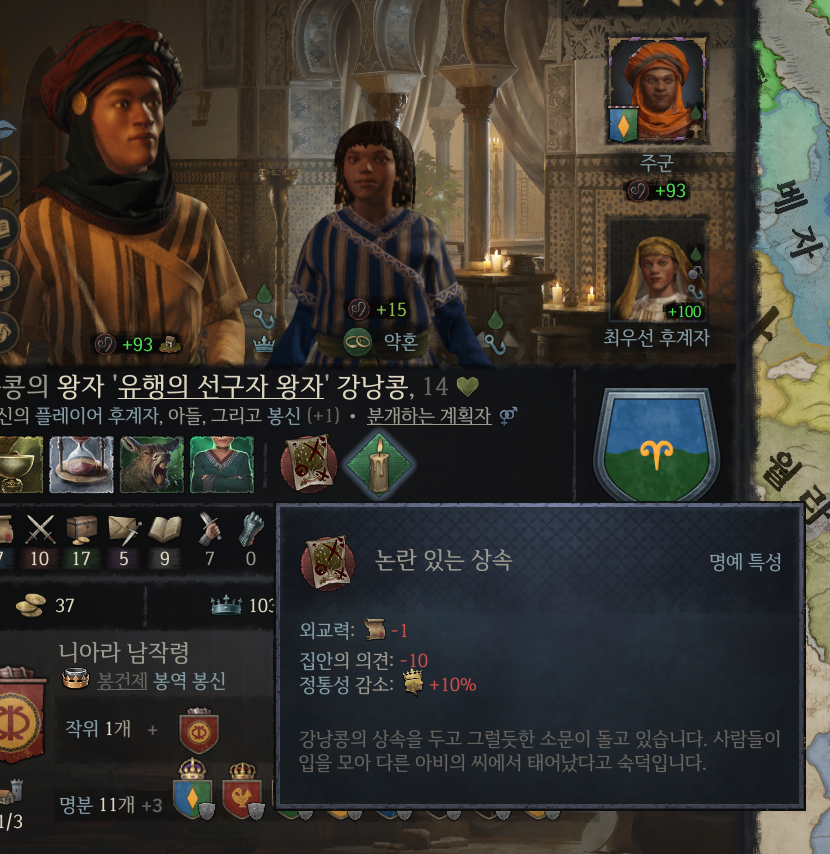
Task: Show the green-robed education trait
Action: 221,465
